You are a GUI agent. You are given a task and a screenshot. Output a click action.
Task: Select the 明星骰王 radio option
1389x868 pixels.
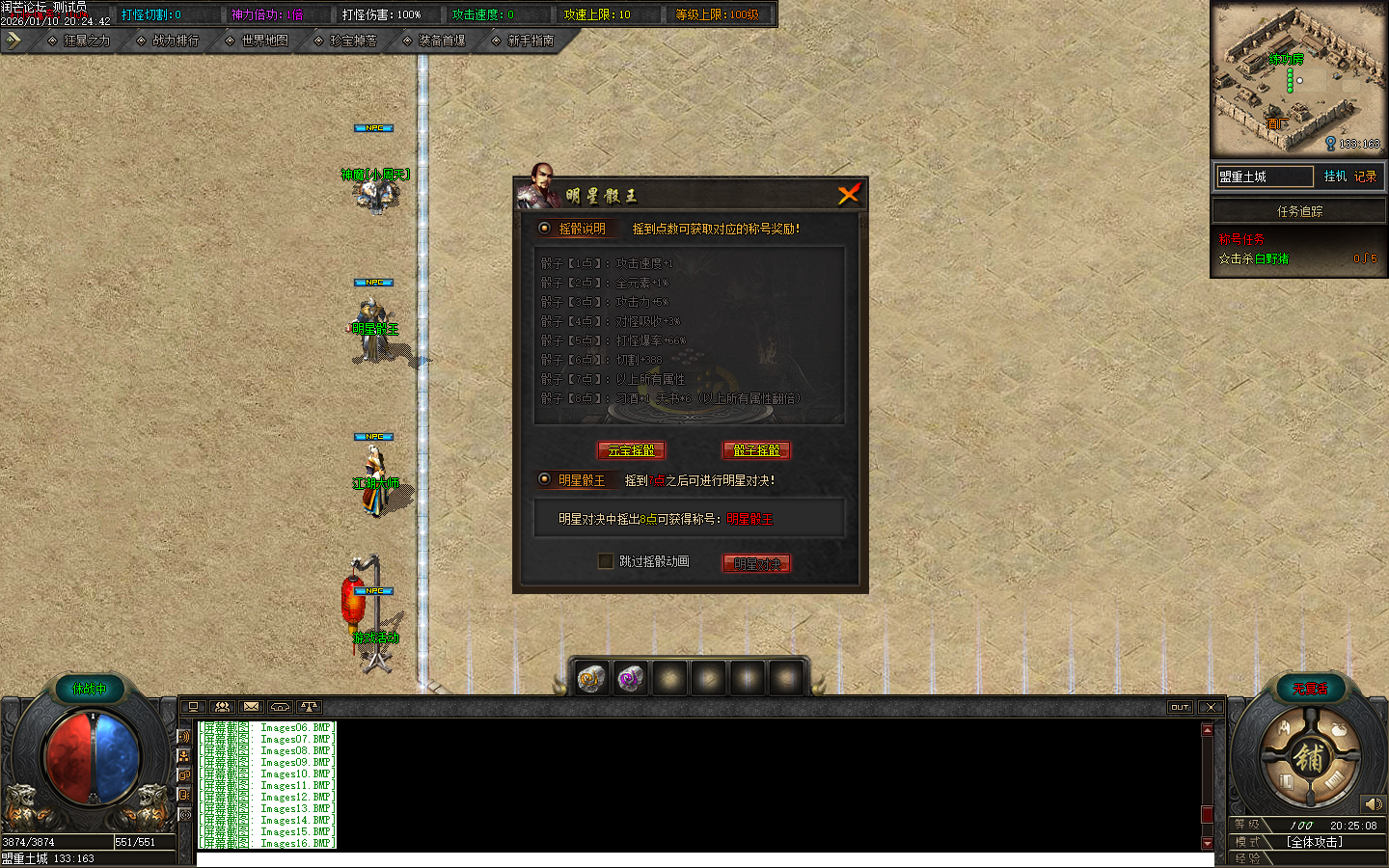(x=543, y=479)
